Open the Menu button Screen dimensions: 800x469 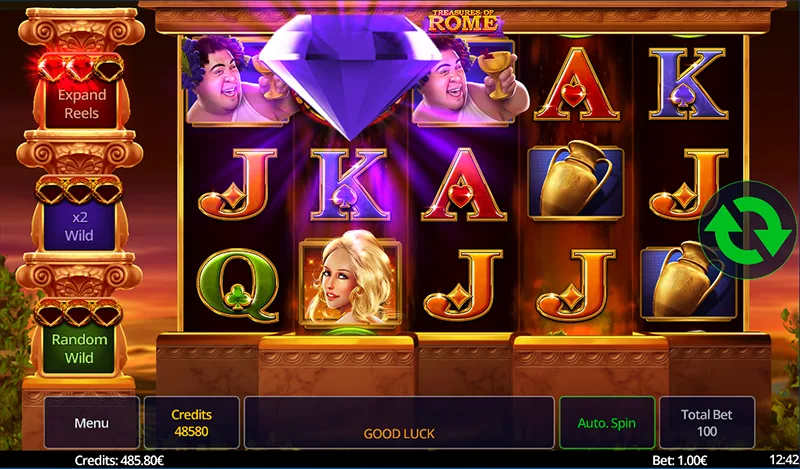[x=91, y=422]
